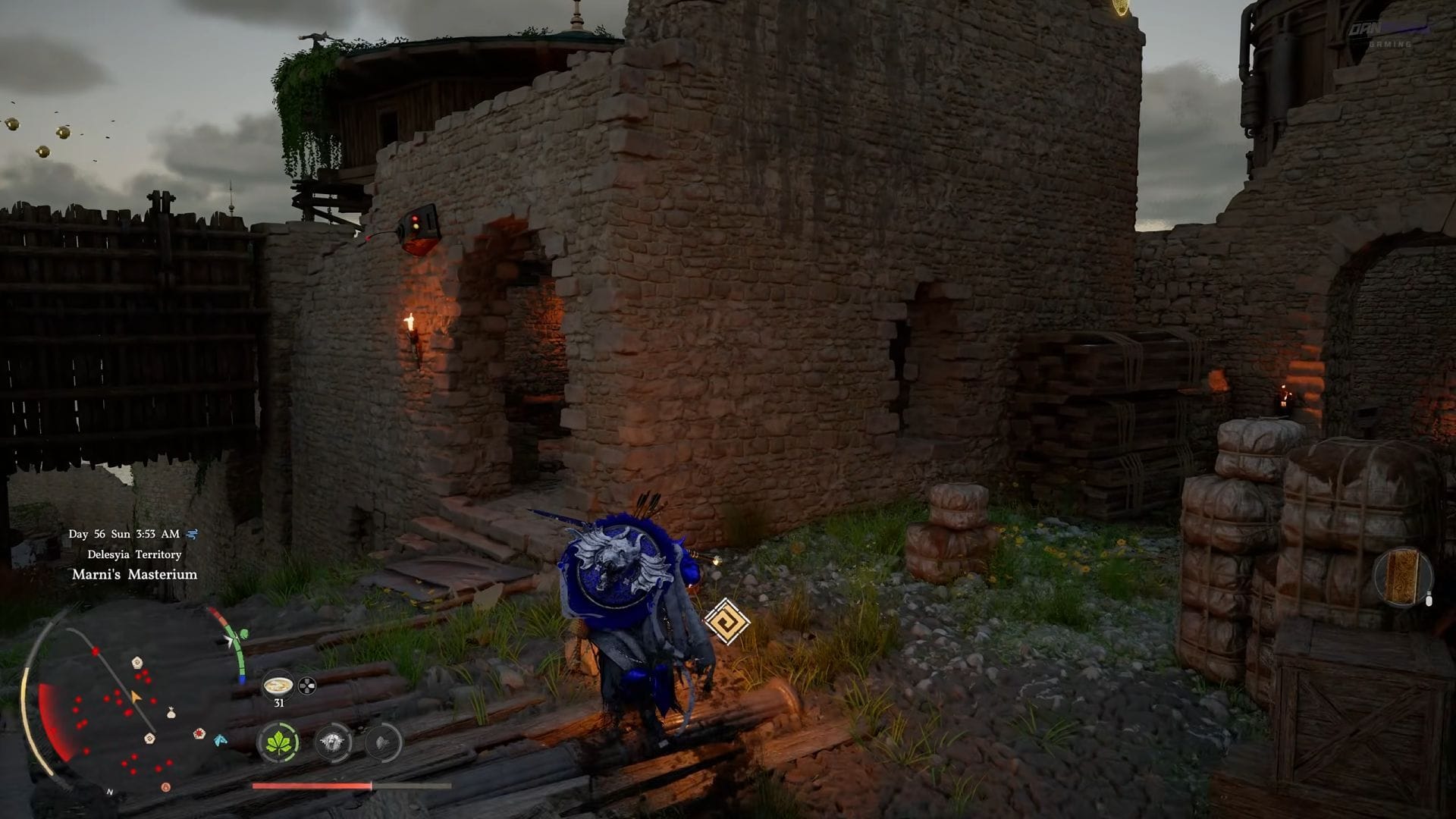Click the golden spiral diamond waypoint marker
This screenshot has width=1456, height=819.
click(726, 621)
